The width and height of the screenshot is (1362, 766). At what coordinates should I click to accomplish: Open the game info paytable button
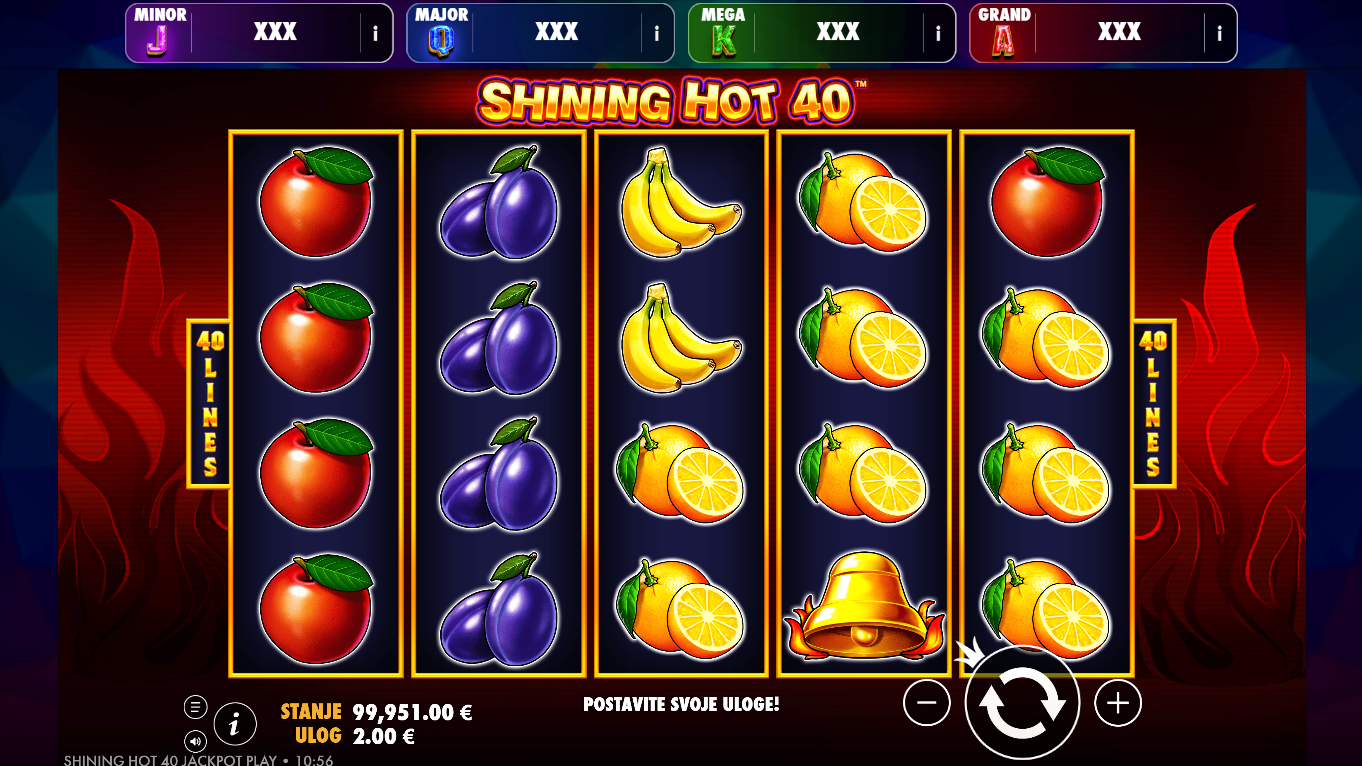[x=235, y=722]
